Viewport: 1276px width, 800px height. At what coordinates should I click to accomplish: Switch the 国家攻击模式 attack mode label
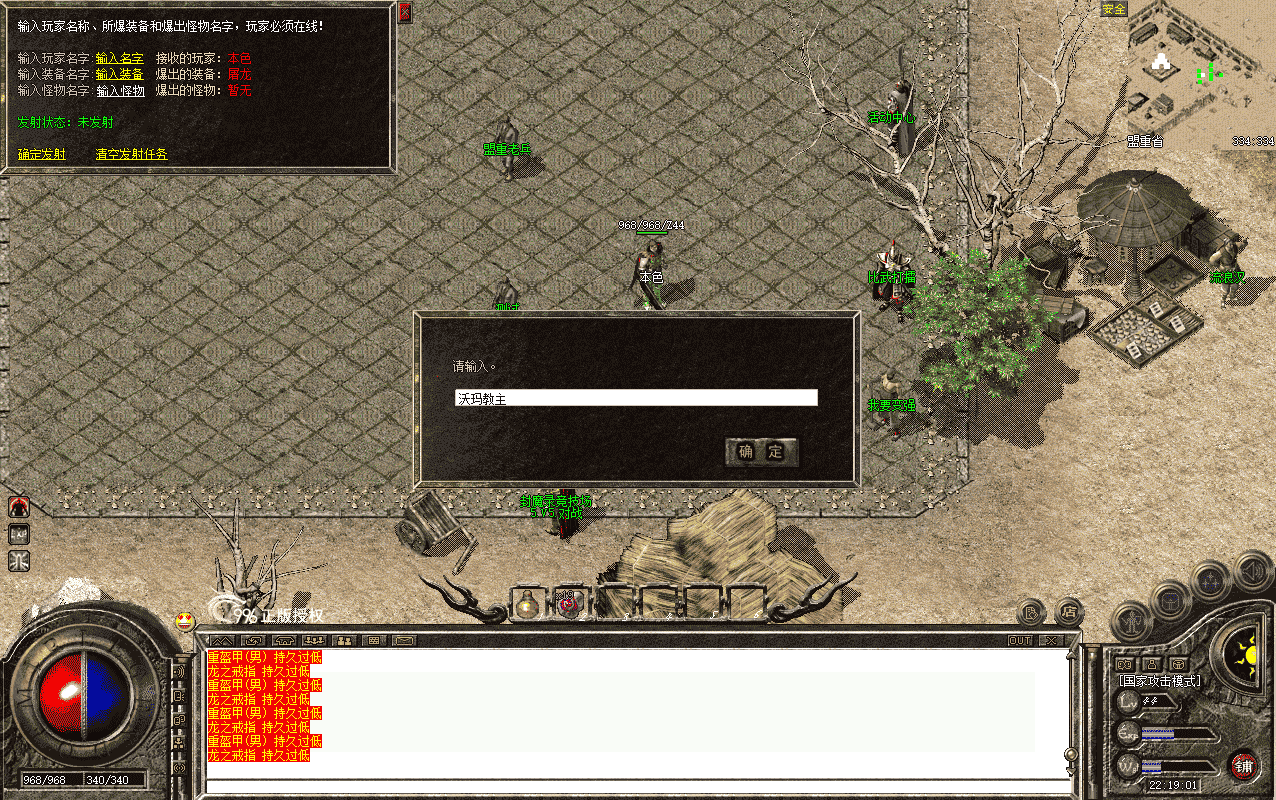1160,681
